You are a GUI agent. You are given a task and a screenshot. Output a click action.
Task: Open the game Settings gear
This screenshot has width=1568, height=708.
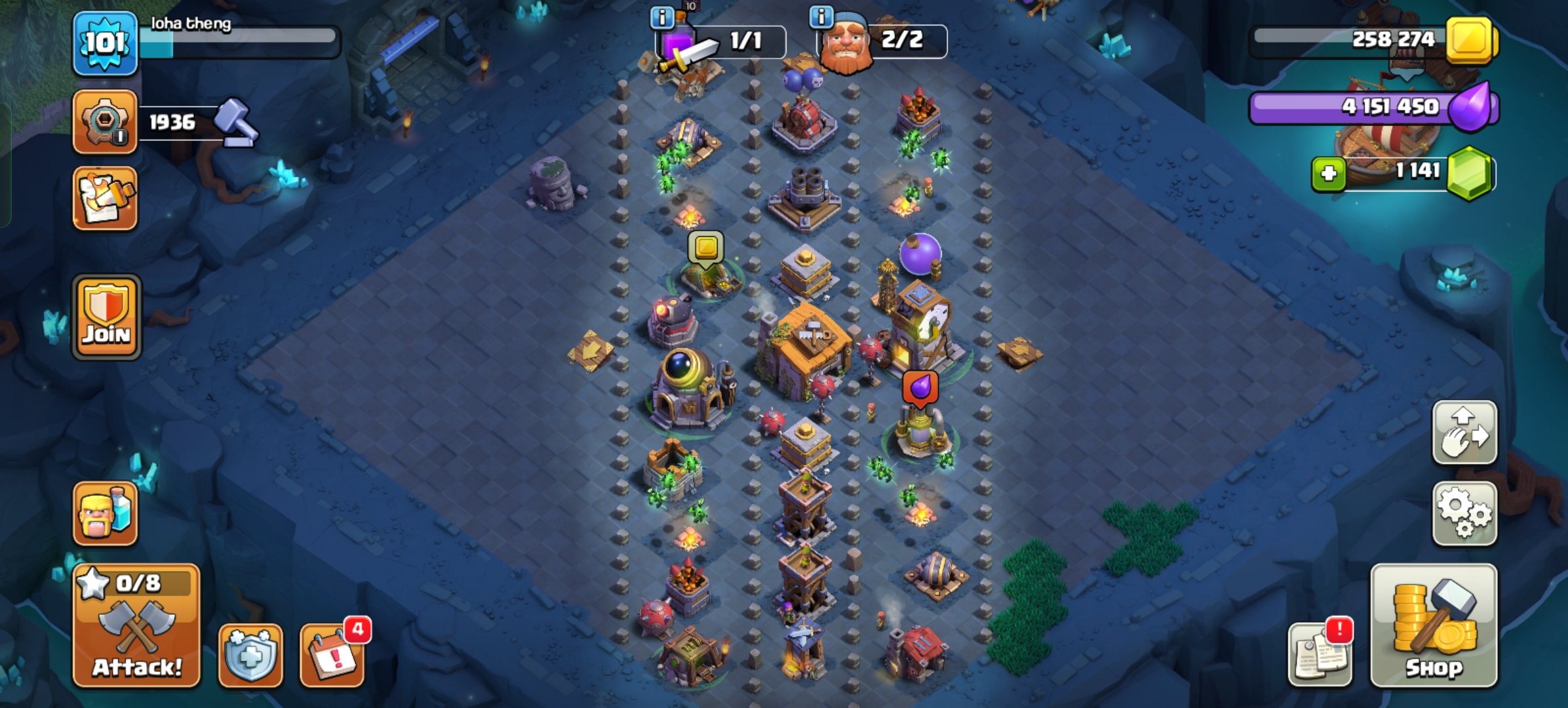(1464, 515)
